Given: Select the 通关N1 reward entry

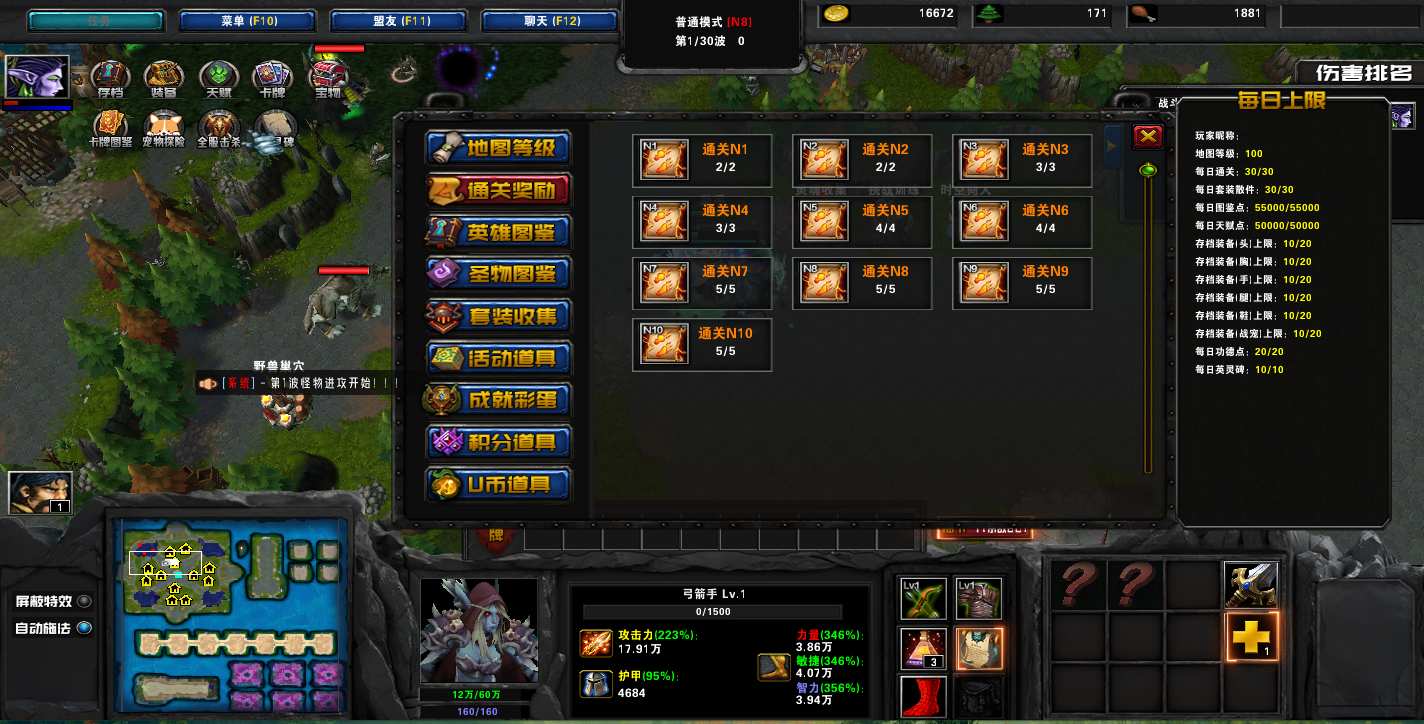Looking at the screenshot, I should (702, 160).
